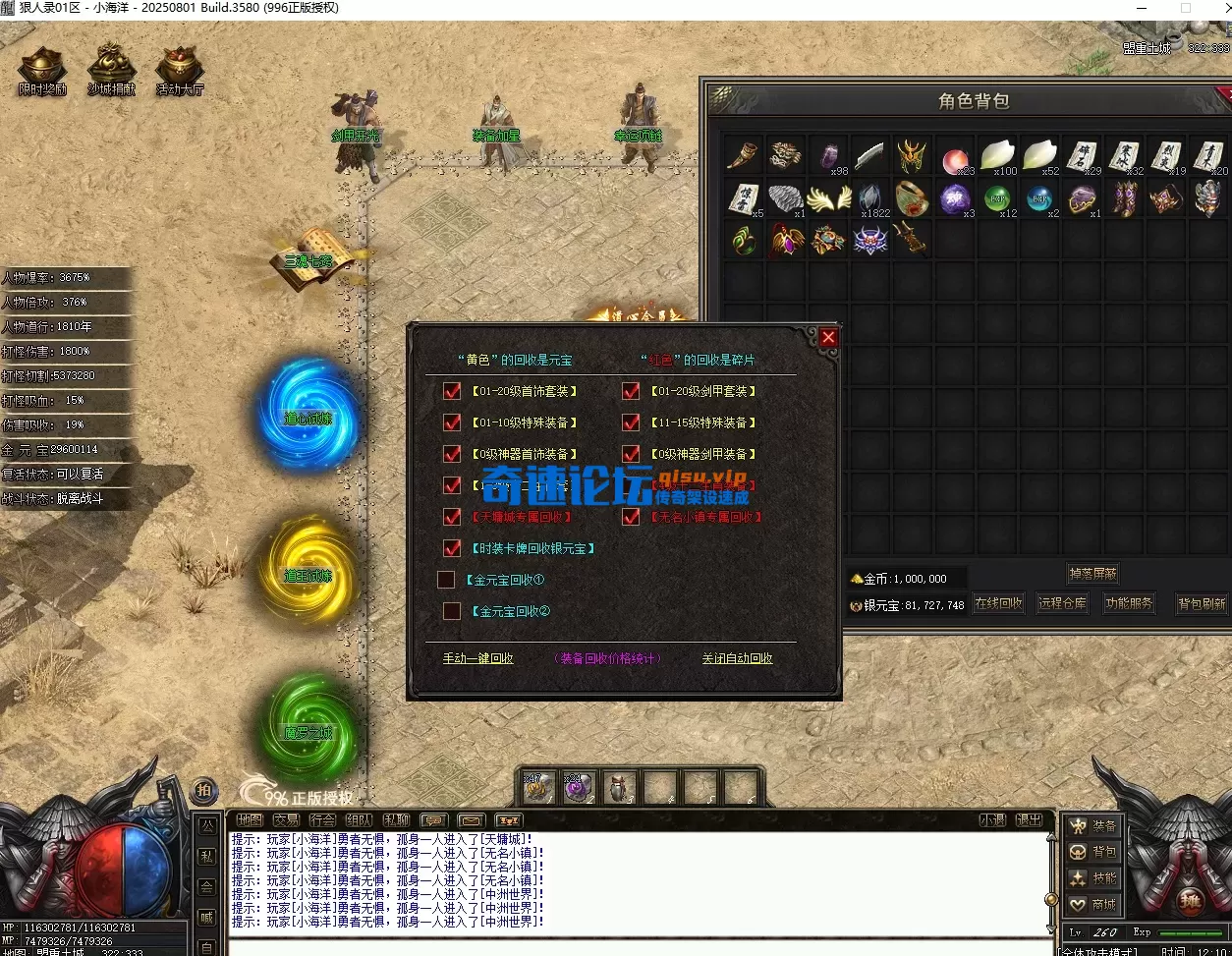This screenshot has width=1232, height=956.
Task: Uncheck 01-20级首饰套装 recycle option
Action: pyautogui.click(x=452, y=391)
